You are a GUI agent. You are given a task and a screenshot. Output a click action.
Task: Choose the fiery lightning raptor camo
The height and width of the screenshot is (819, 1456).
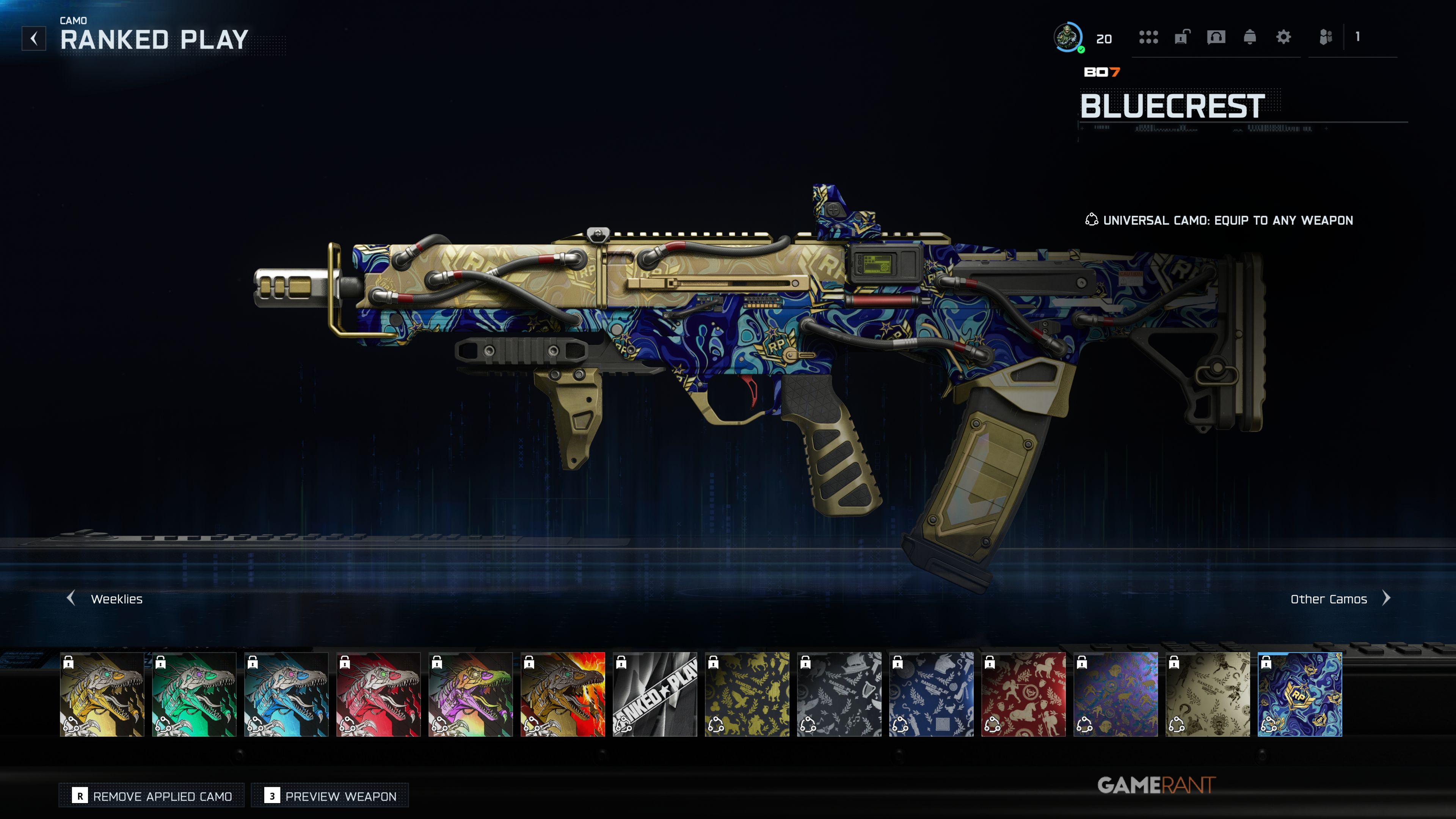(x=563, y=694)
